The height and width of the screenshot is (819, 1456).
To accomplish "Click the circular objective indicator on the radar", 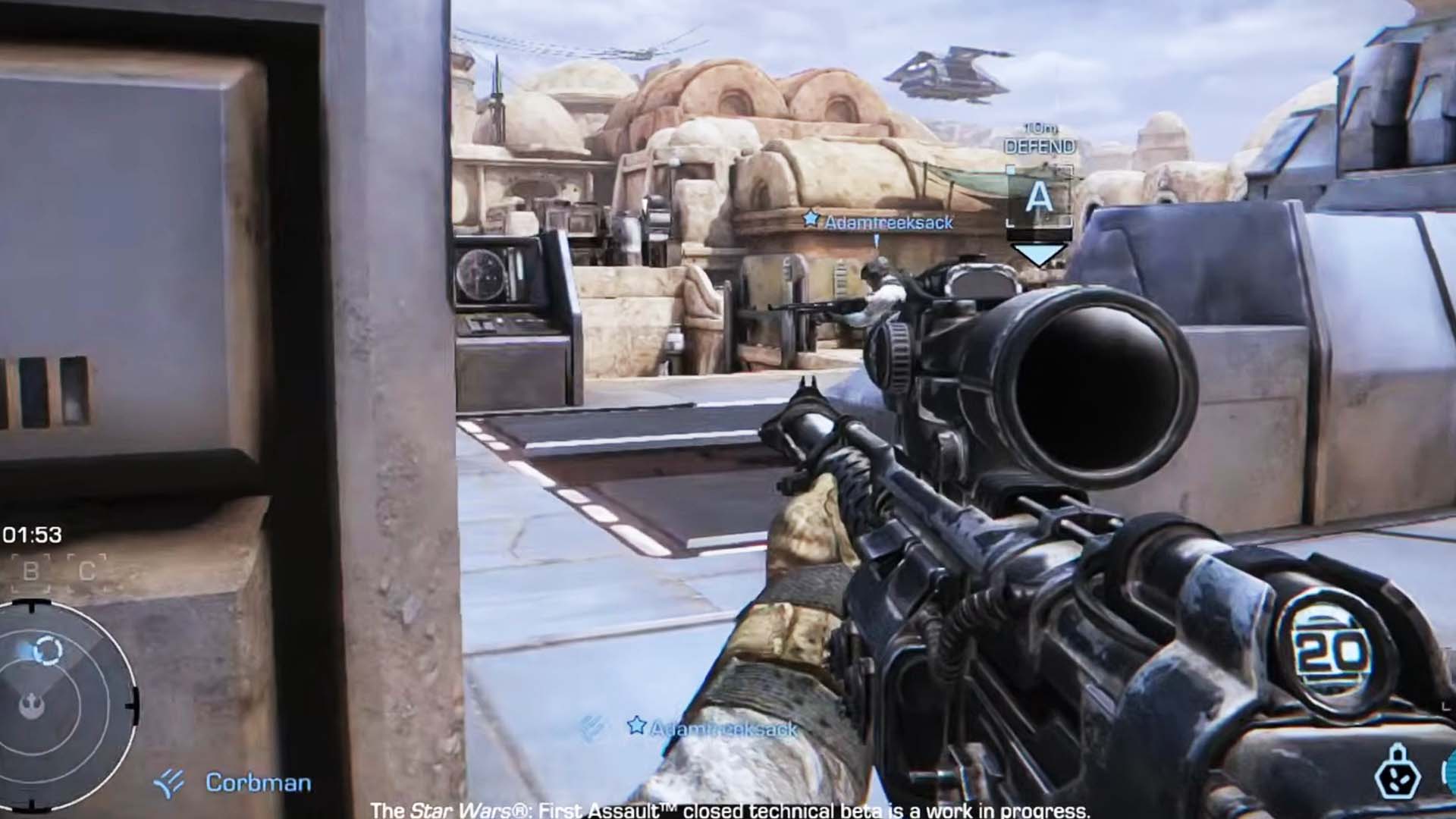I will (47, 648).
